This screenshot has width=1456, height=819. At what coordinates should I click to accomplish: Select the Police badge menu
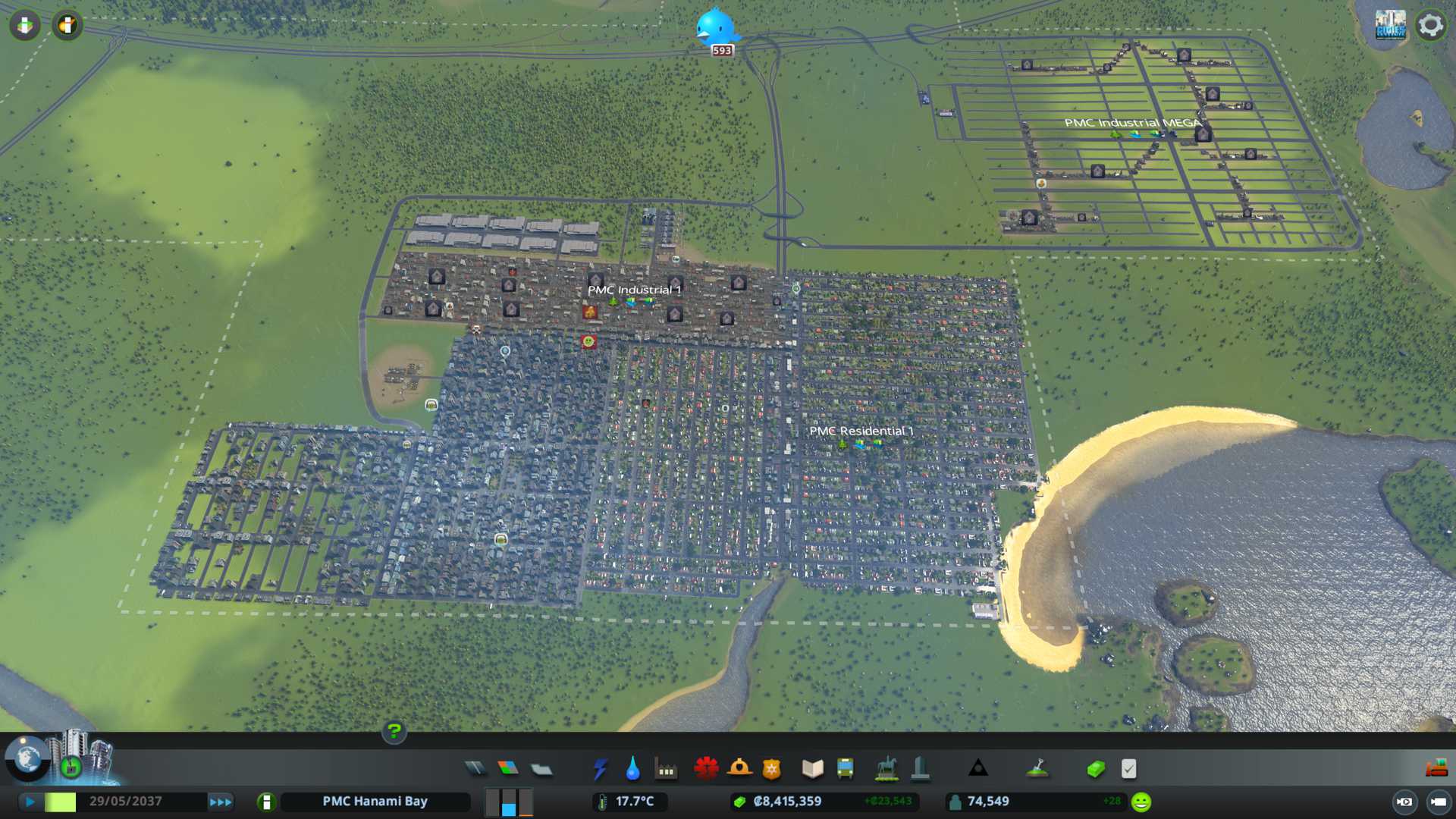772,769
